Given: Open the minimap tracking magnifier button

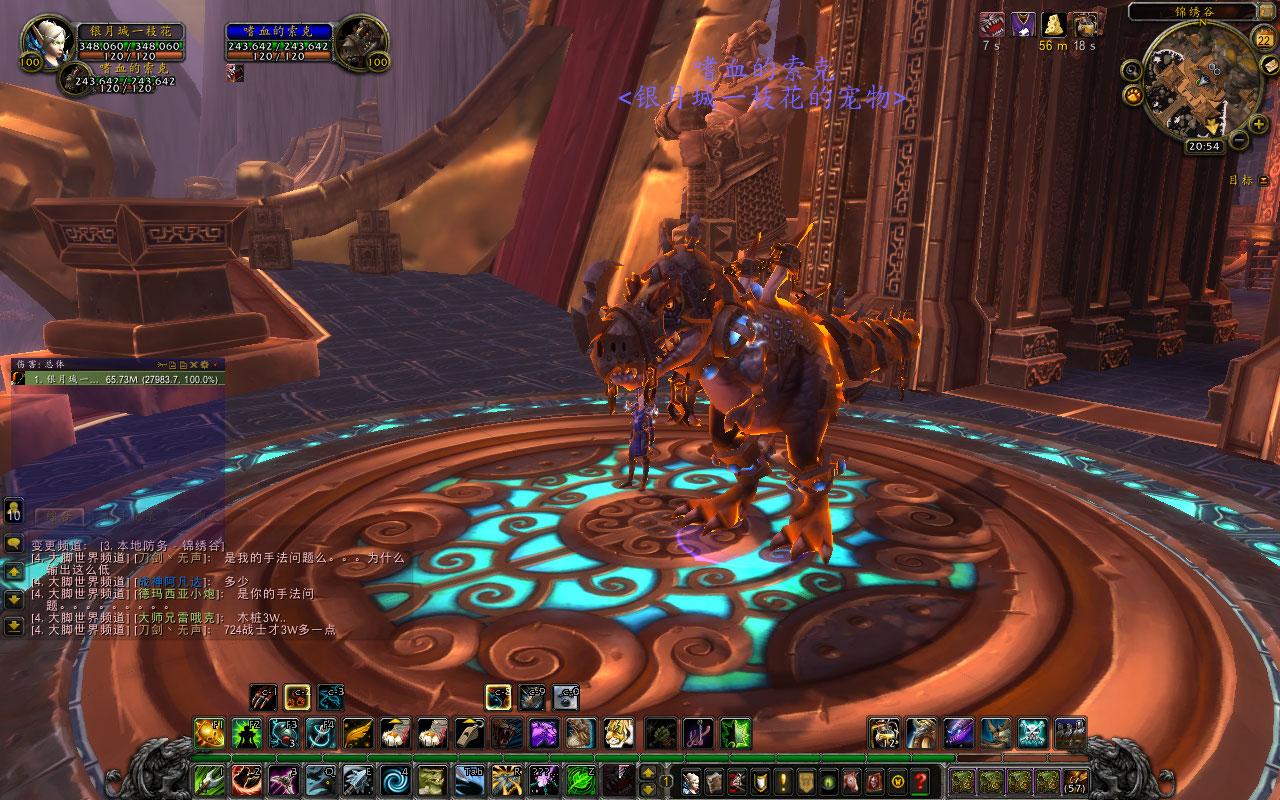Looking at the screenshot, I should pyautogui.click(x=1130, y=70).
